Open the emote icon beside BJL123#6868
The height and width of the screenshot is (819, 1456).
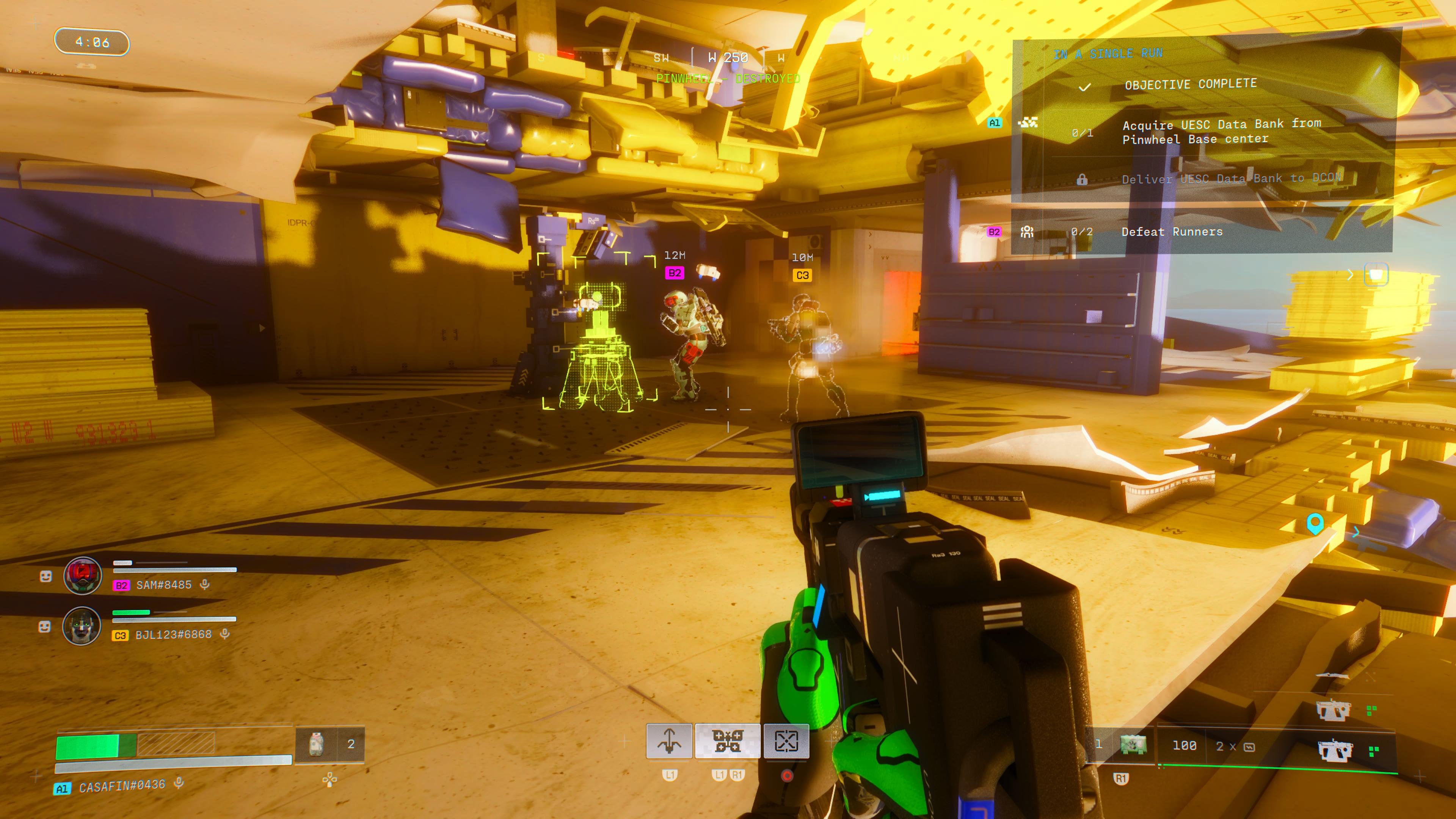pyautogui.click(x=45, y=626)
